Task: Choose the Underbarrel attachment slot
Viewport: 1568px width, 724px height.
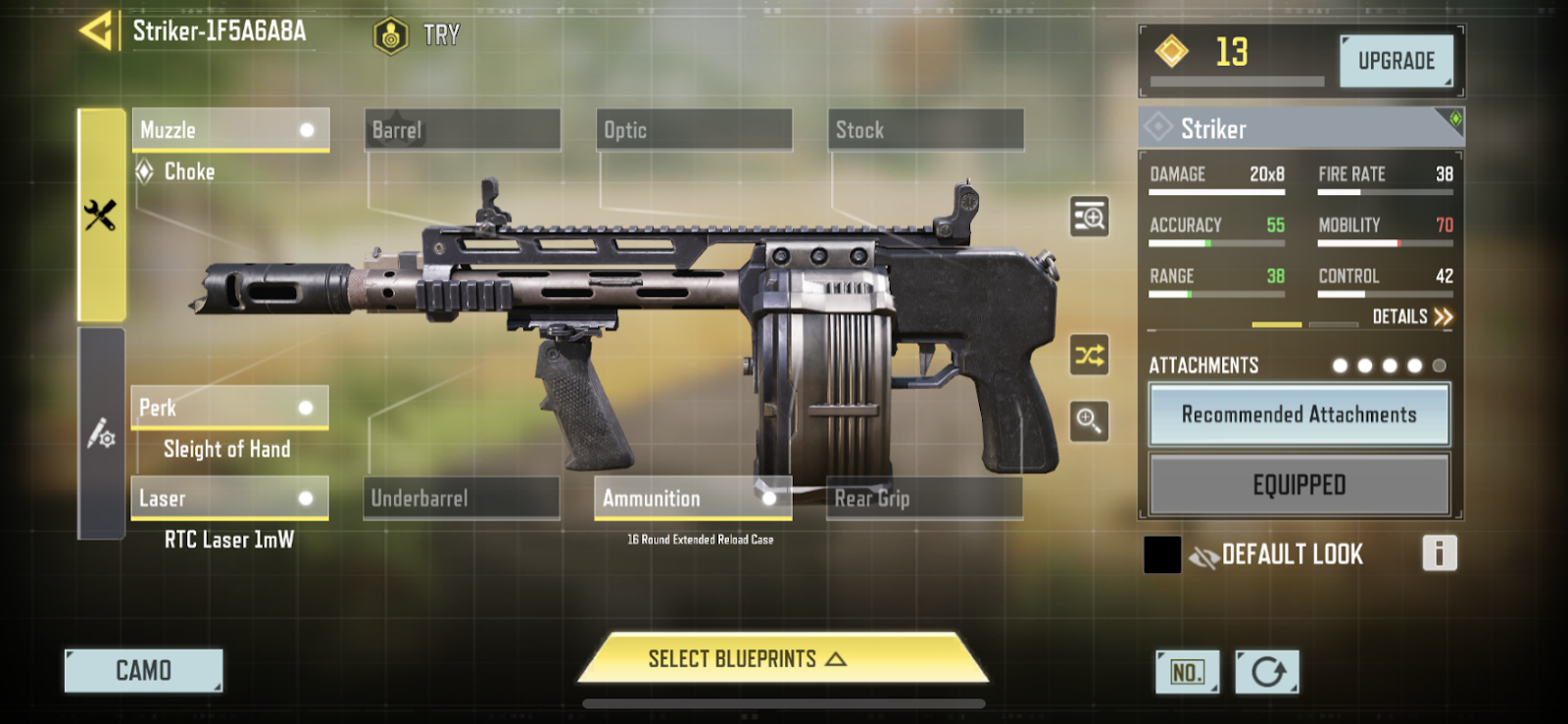Action: click(461, 499)
